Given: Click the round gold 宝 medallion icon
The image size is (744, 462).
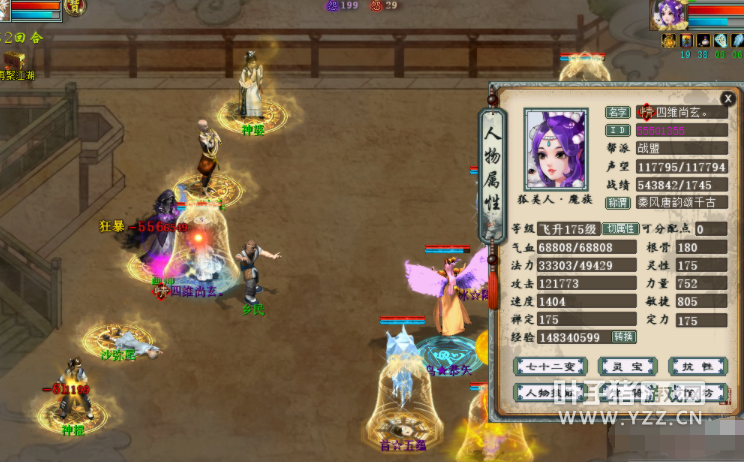Looking at the screenshot, I should (x=75, y=8).
